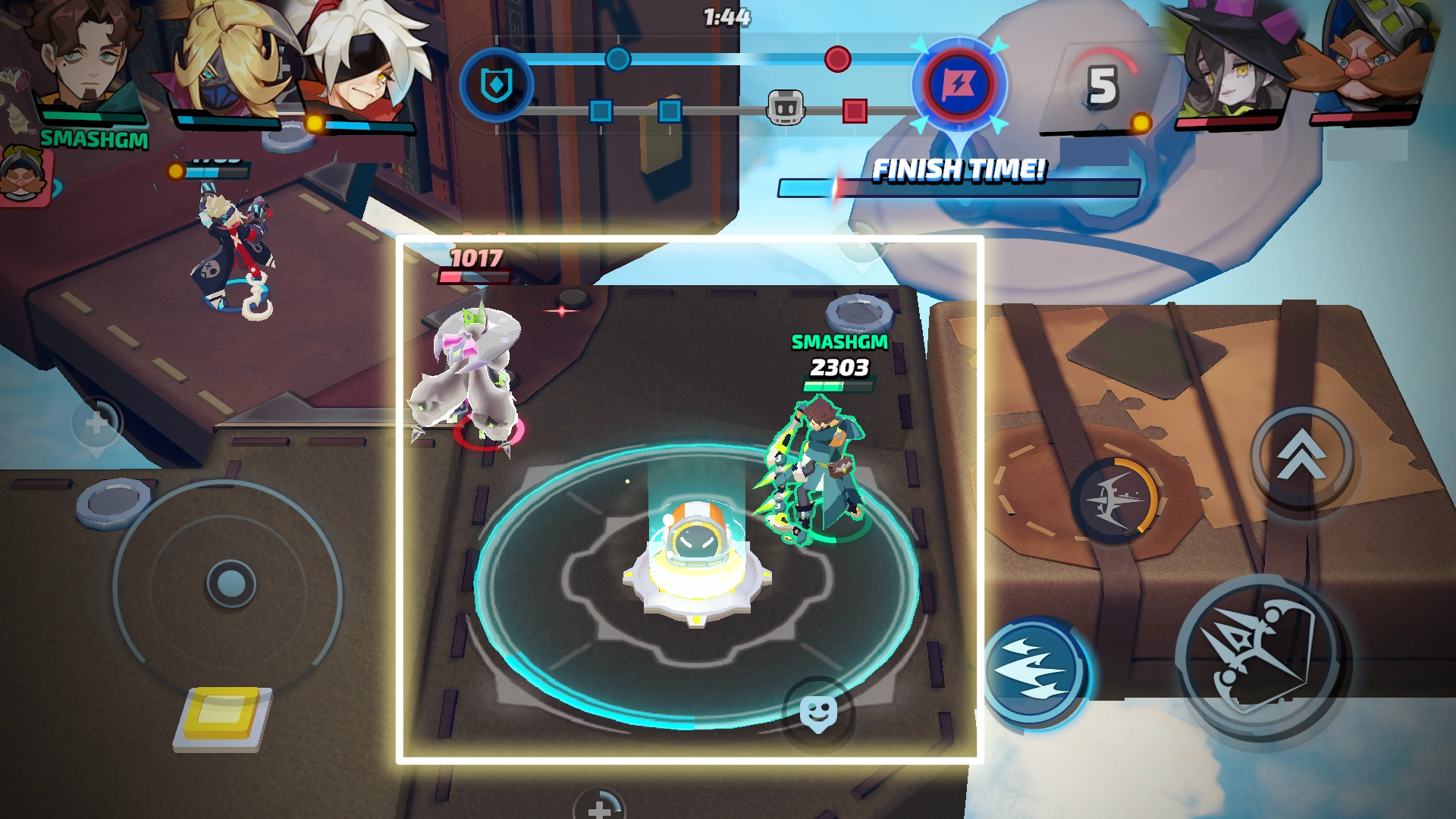Screen dimensions: 1456x819
Task: Tap the virtual movement joystick knob
Action: (231, 584)
